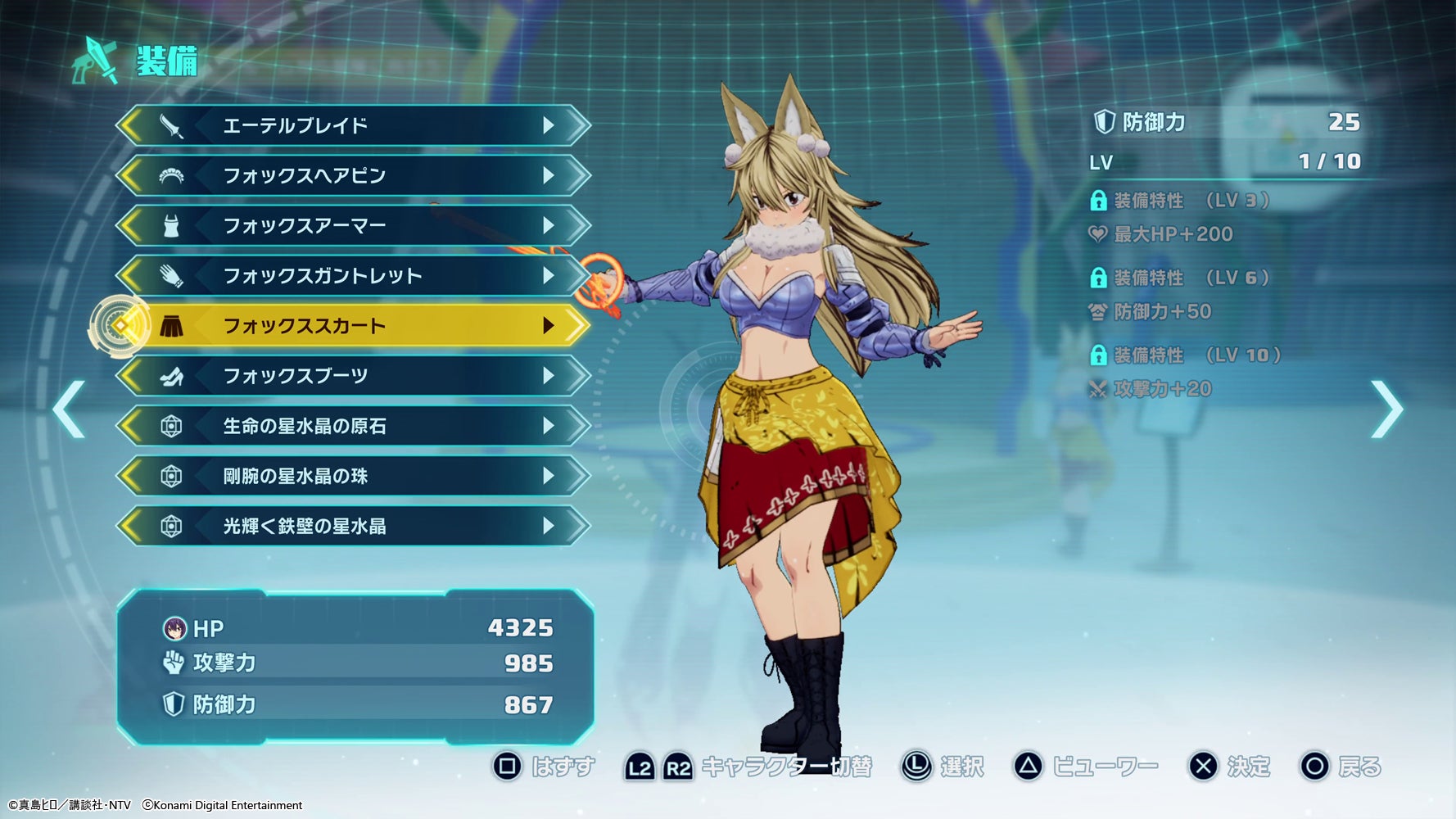
Task: Open the フォックスアーマー slot
Action: 352,225
